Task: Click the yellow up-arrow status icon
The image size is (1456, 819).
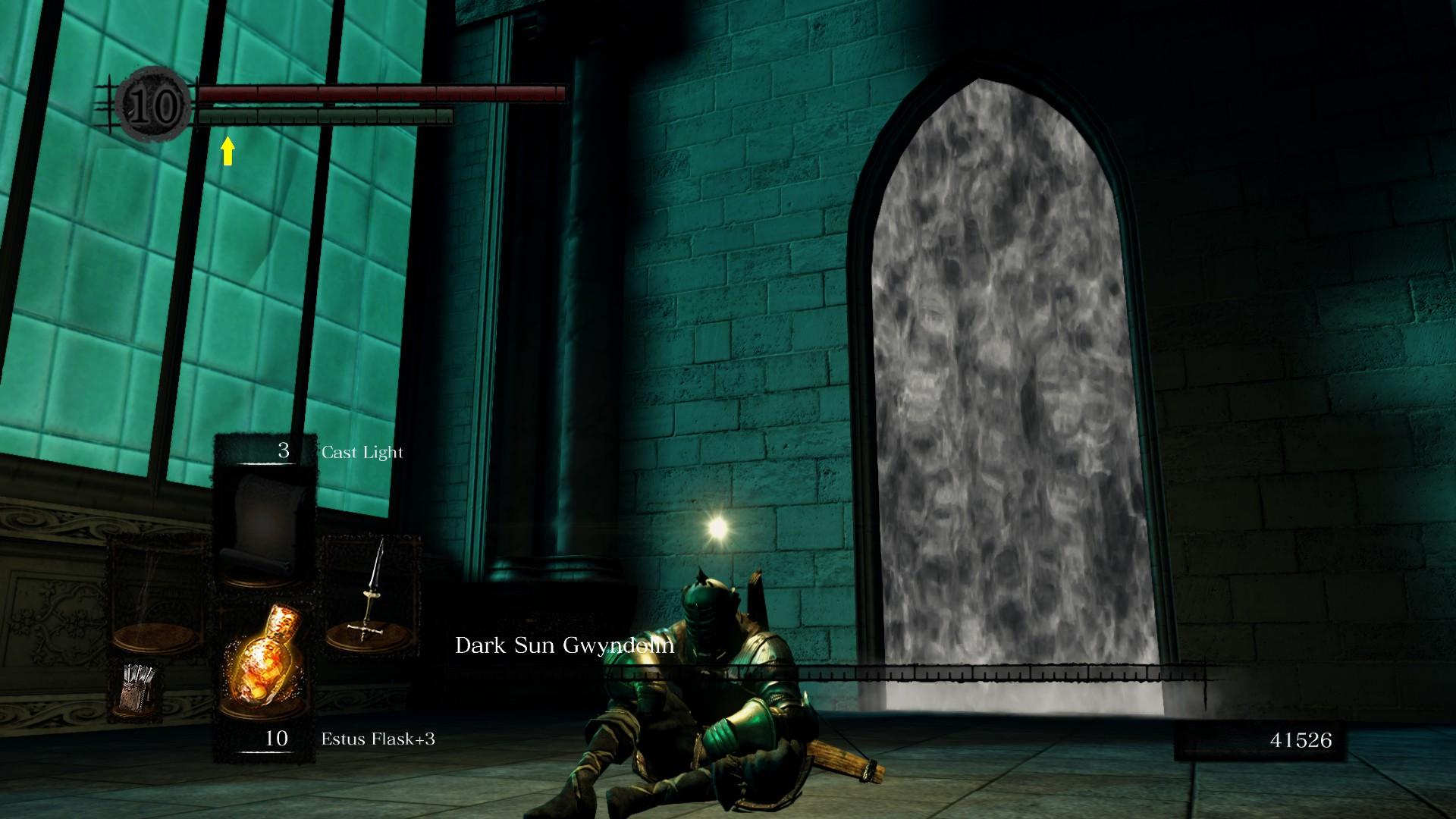Action: (x=227, y=151)
